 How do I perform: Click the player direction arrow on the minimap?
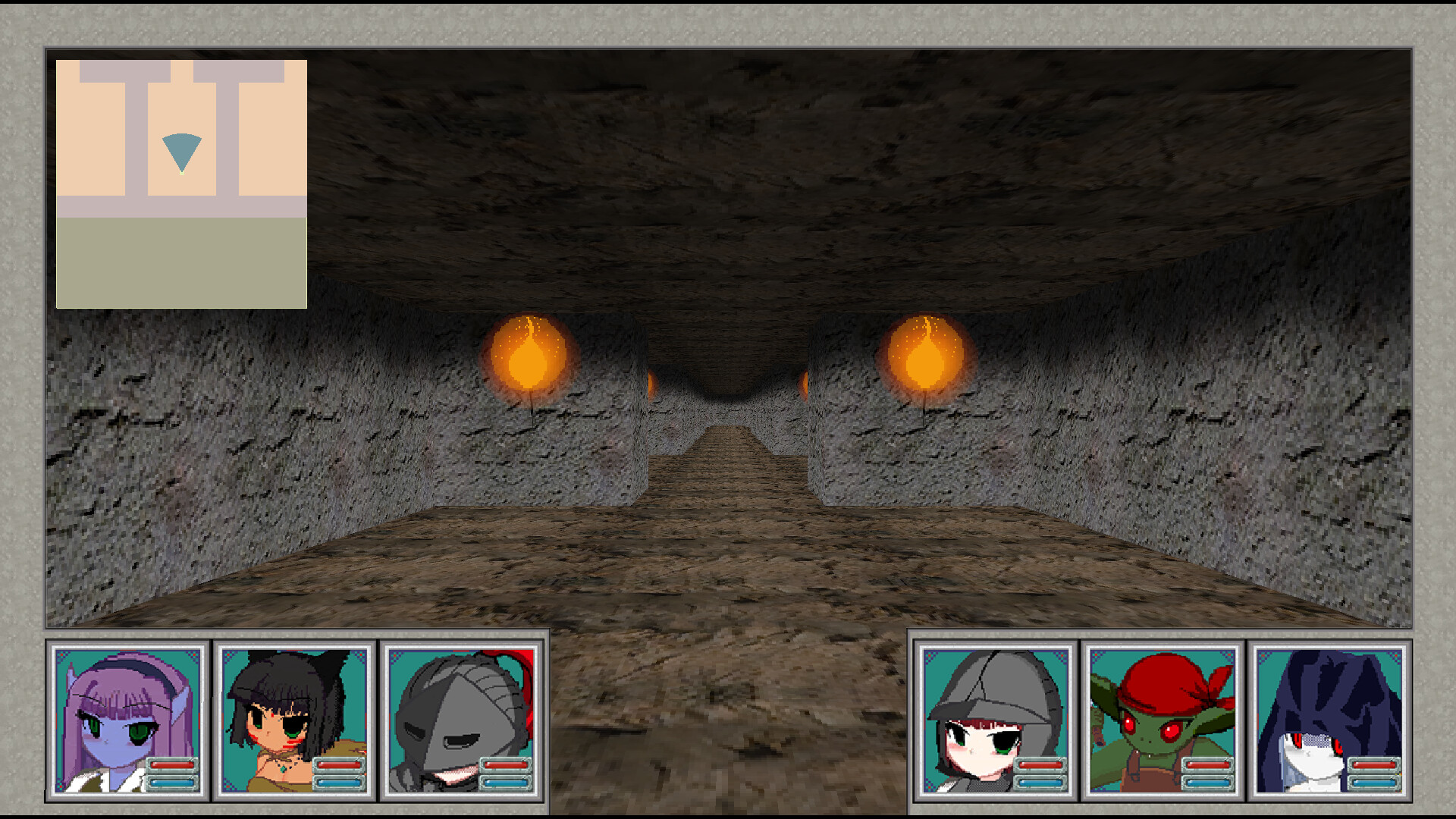[182, 152]
